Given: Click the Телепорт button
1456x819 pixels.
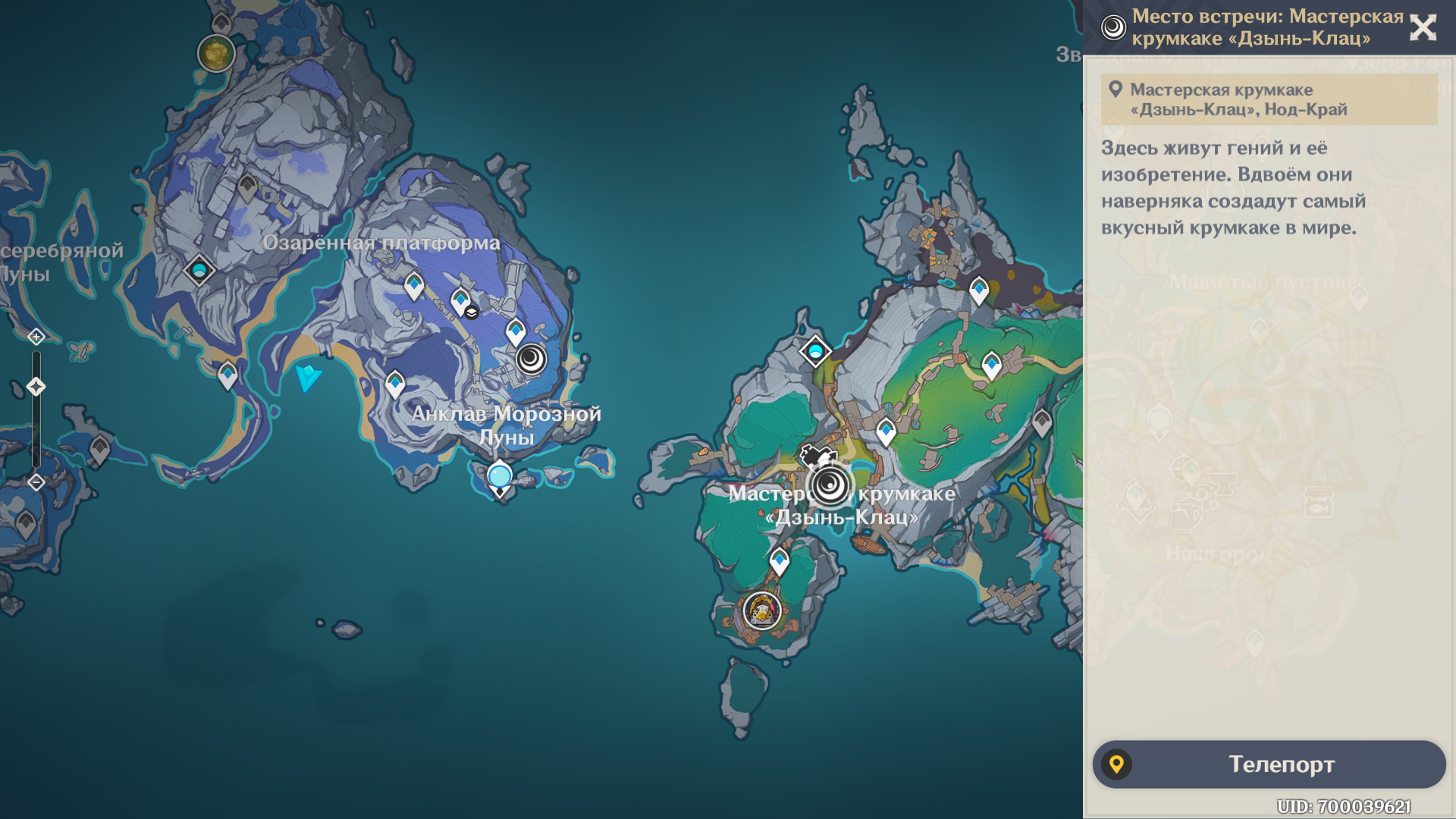Looking at the screenshot, I should [x=1269, y=764].
